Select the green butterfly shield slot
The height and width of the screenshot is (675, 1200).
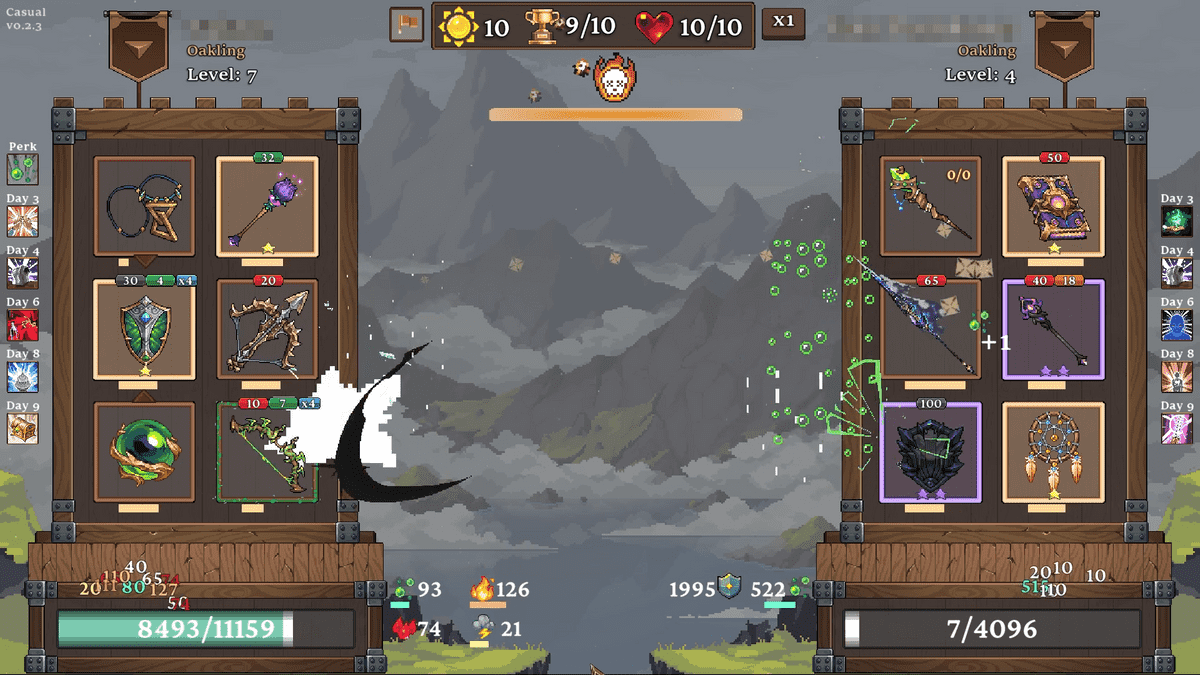tap(144, 329)
